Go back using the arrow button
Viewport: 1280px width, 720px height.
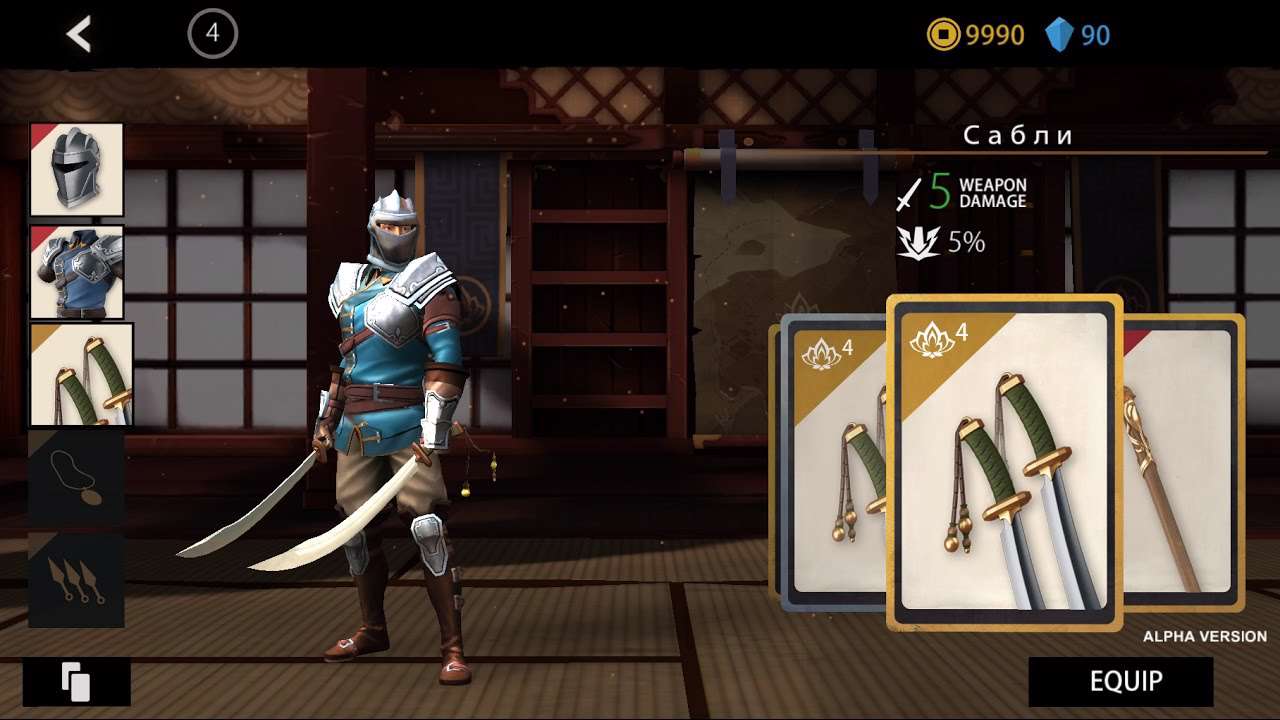79,35
